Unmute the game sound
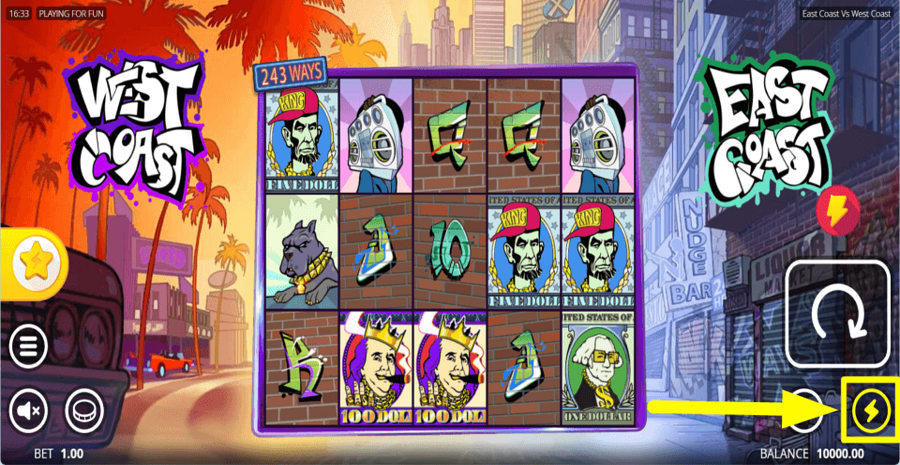Screen dimensions: 900x465 coord(28,409)
